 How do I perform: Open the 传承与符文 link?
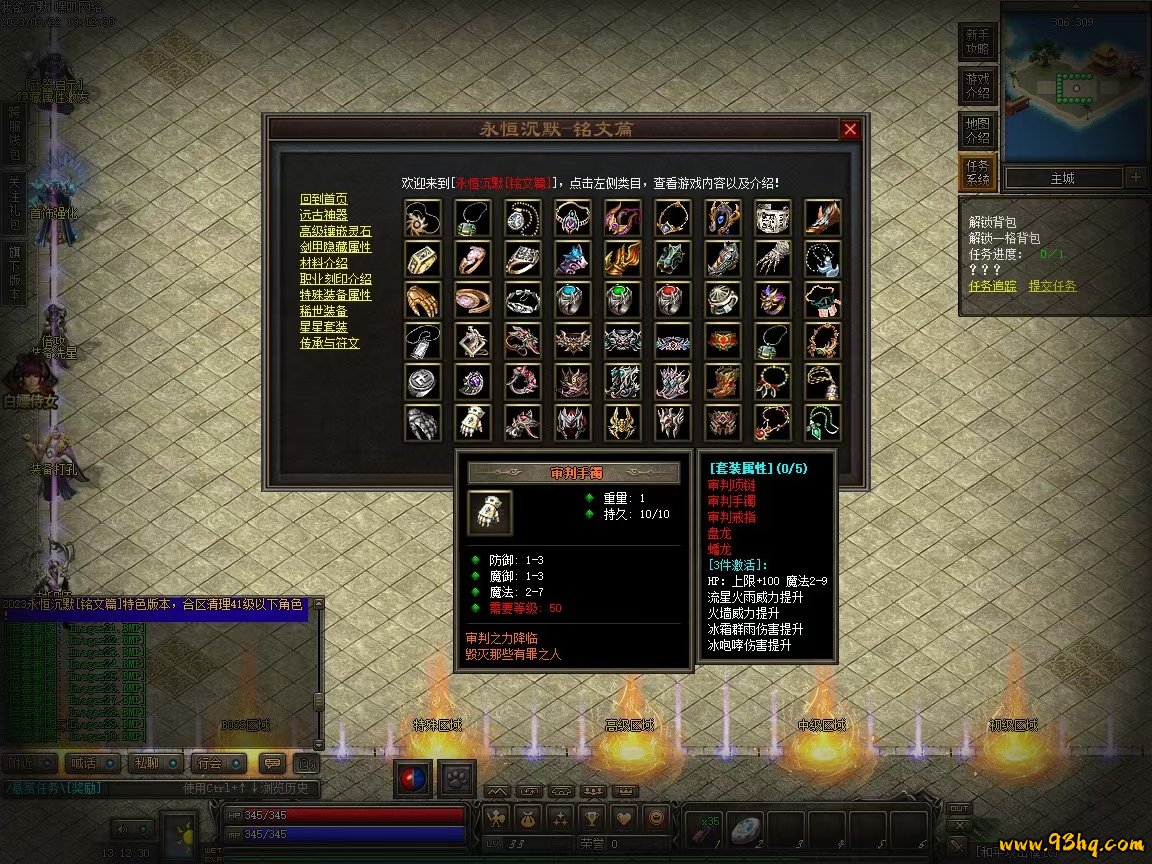[x=329, y=343]
